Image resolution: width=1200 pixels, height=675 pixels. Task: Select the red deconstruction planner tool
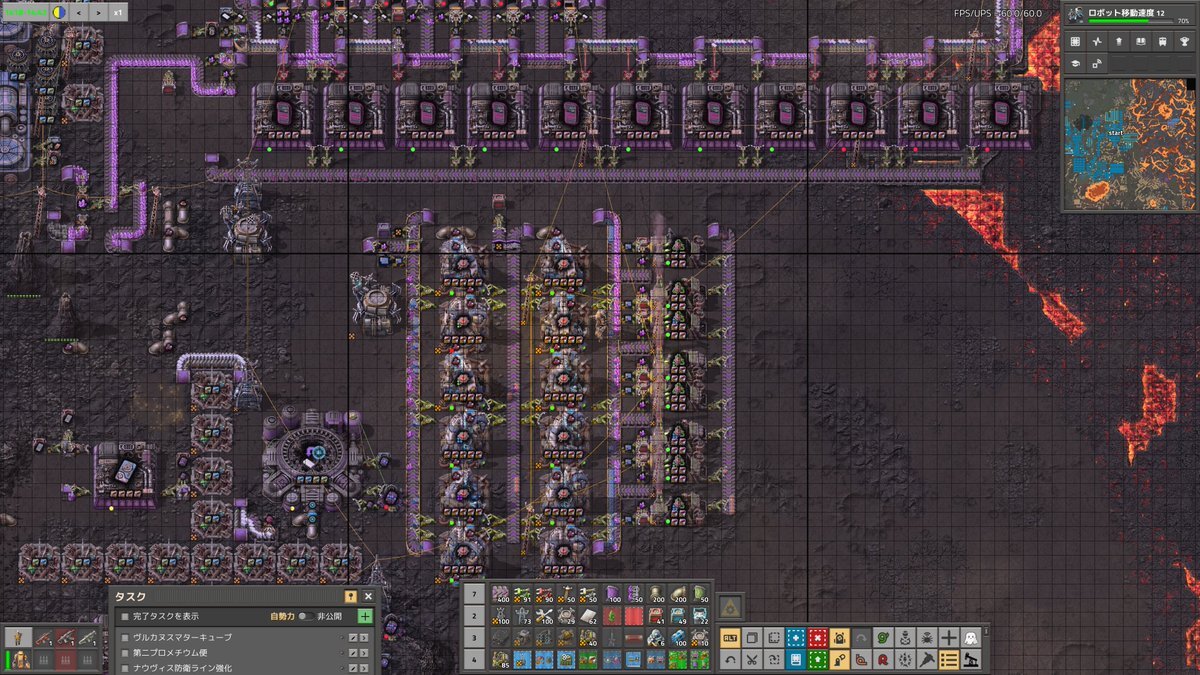point(818,637)
